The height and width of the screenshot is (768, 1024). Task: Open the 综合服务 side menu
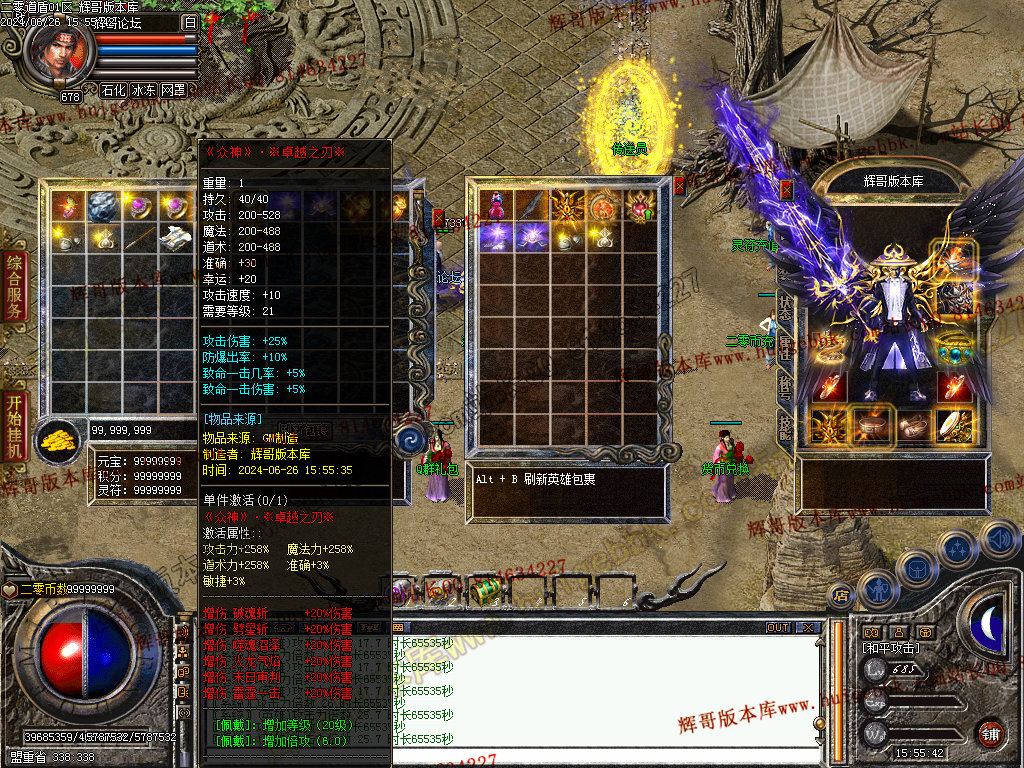14,288
